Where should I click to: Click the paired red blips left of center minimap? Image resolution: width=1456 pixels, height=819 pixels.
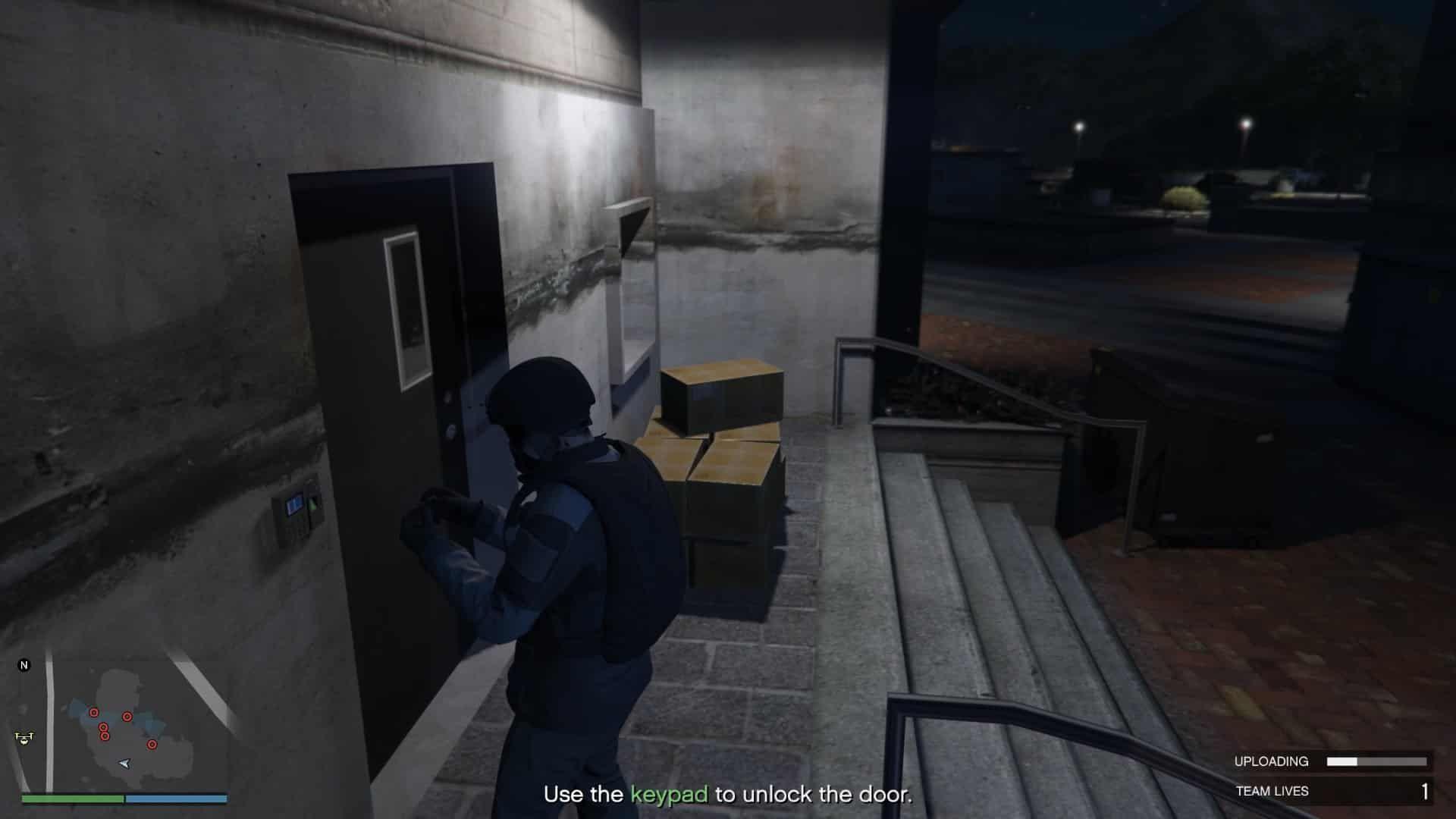click(x=104, y=732)
